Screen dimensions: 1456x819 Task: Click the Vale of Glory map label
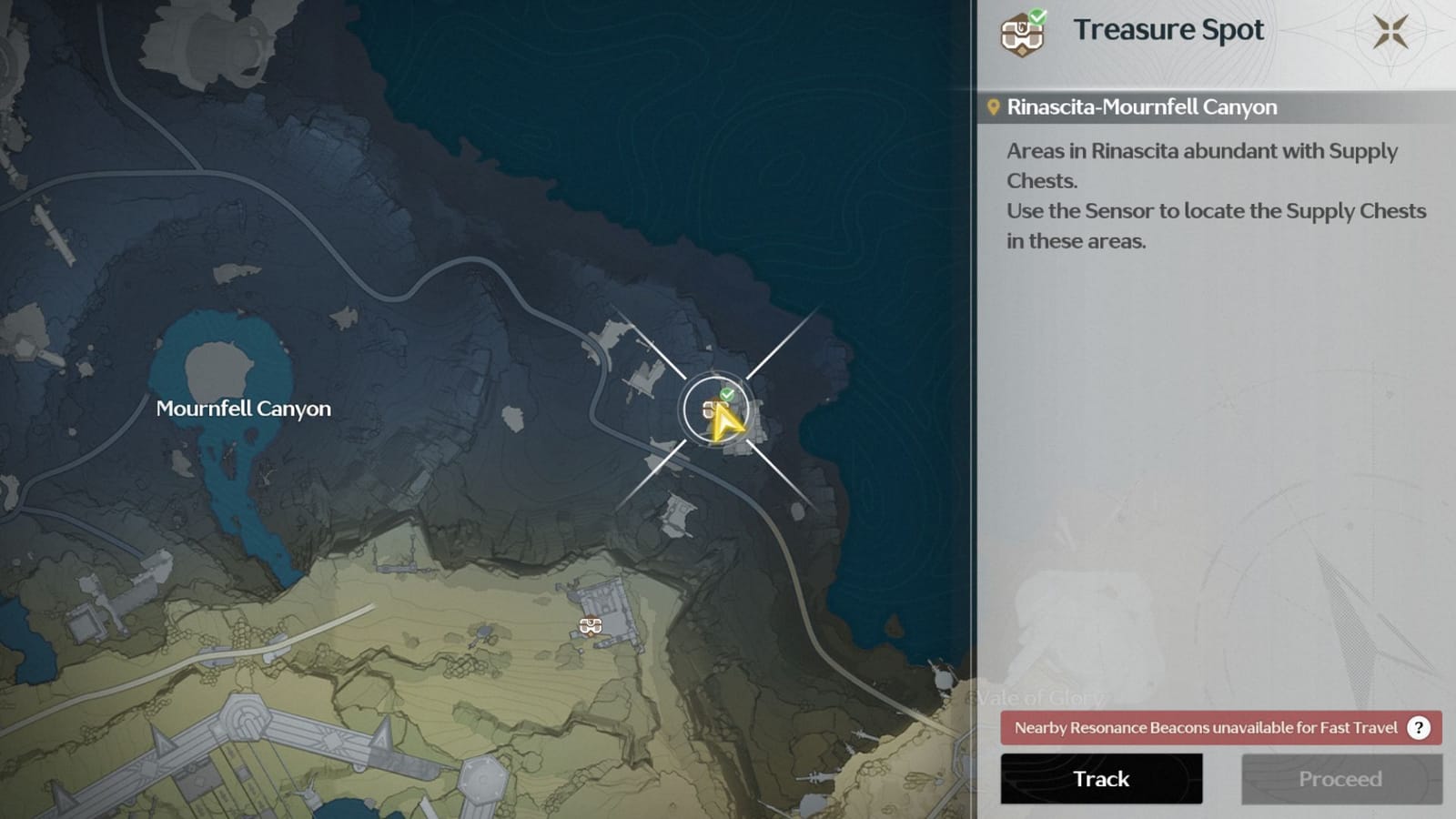tap(1042, 696)
